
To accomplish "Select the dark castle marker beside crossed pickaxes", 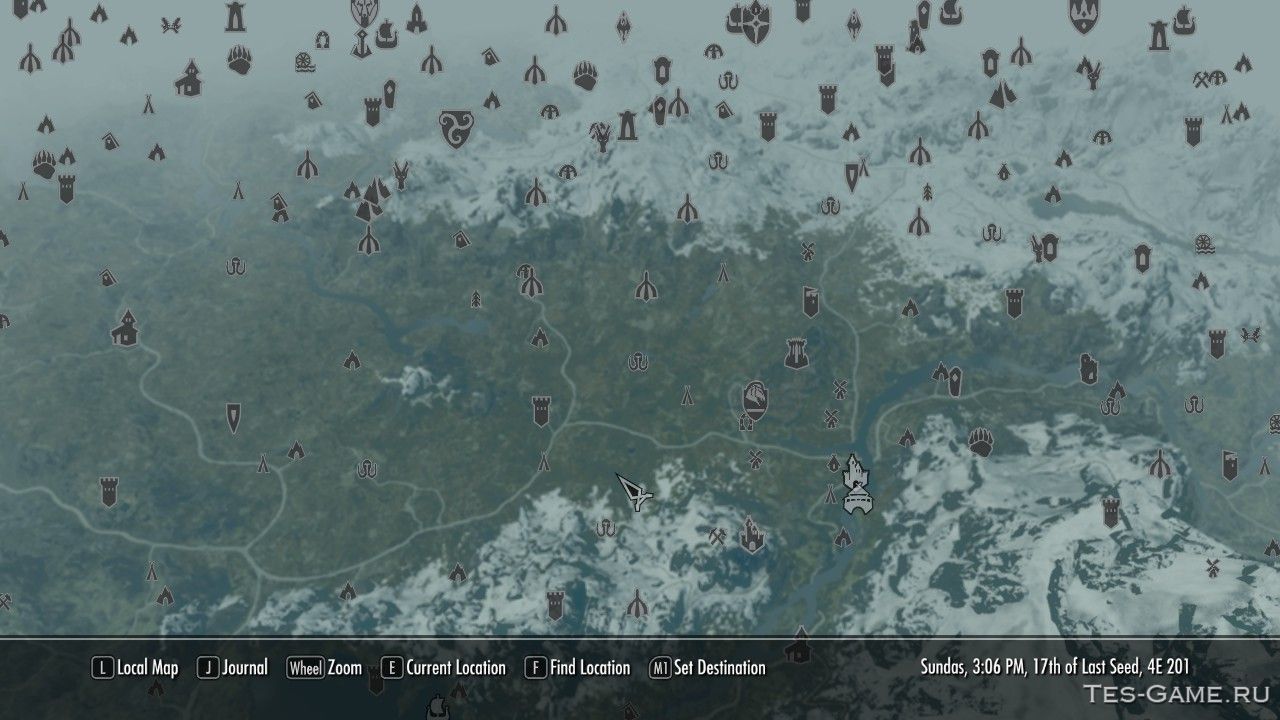I will (x=751, y=535).
